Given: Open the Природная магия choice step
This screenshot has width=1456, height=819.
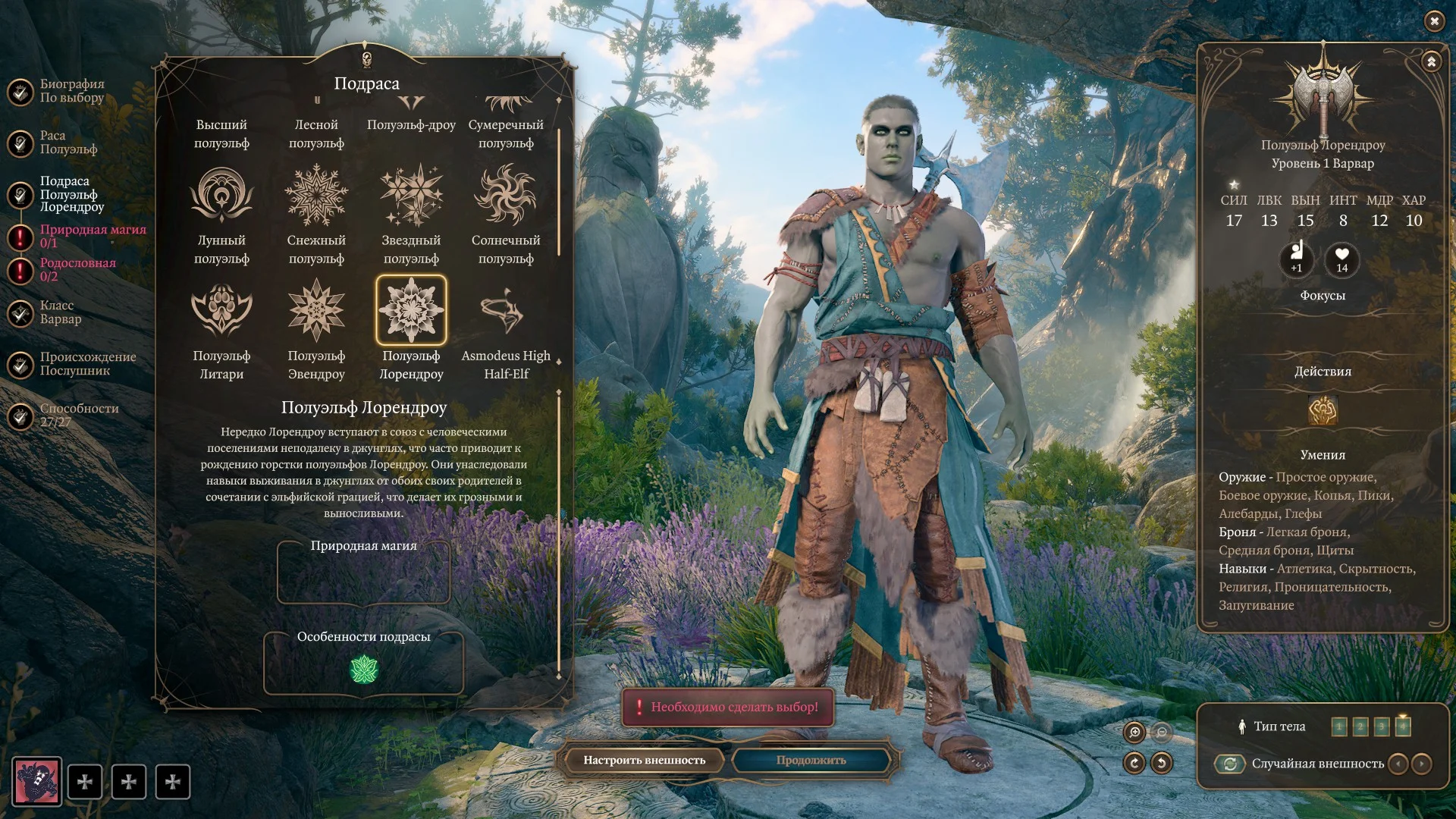Looking at the screenshot, I should click(91, 236).
